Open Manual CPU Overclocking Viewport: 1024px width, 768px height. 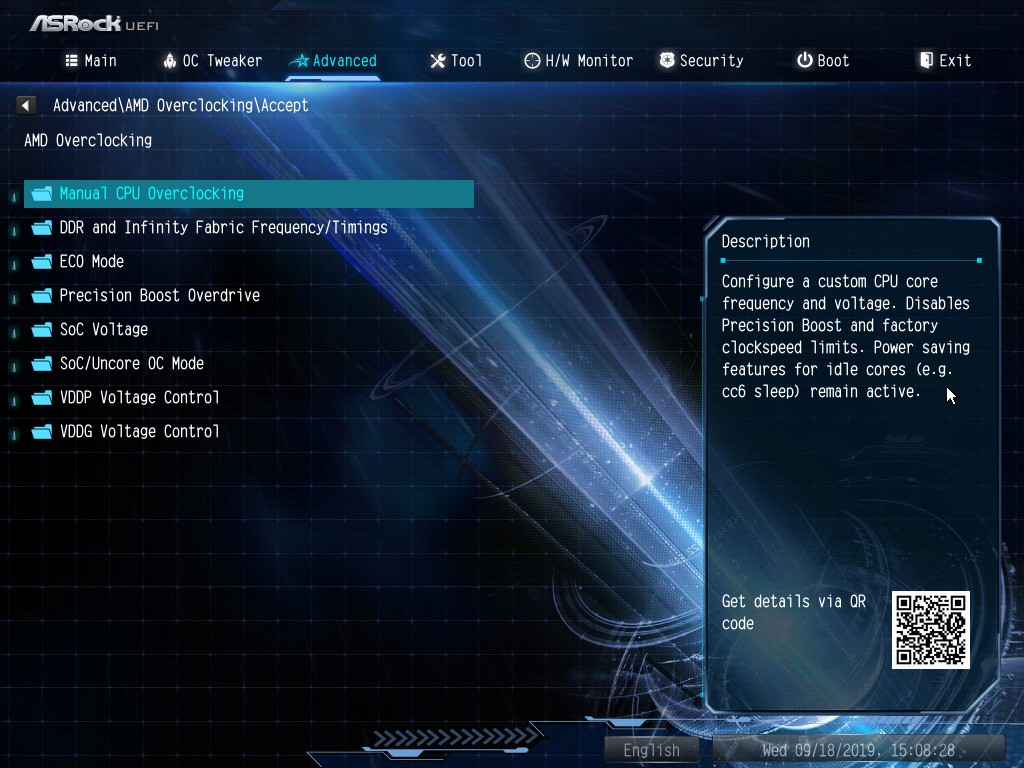point(151,194)
